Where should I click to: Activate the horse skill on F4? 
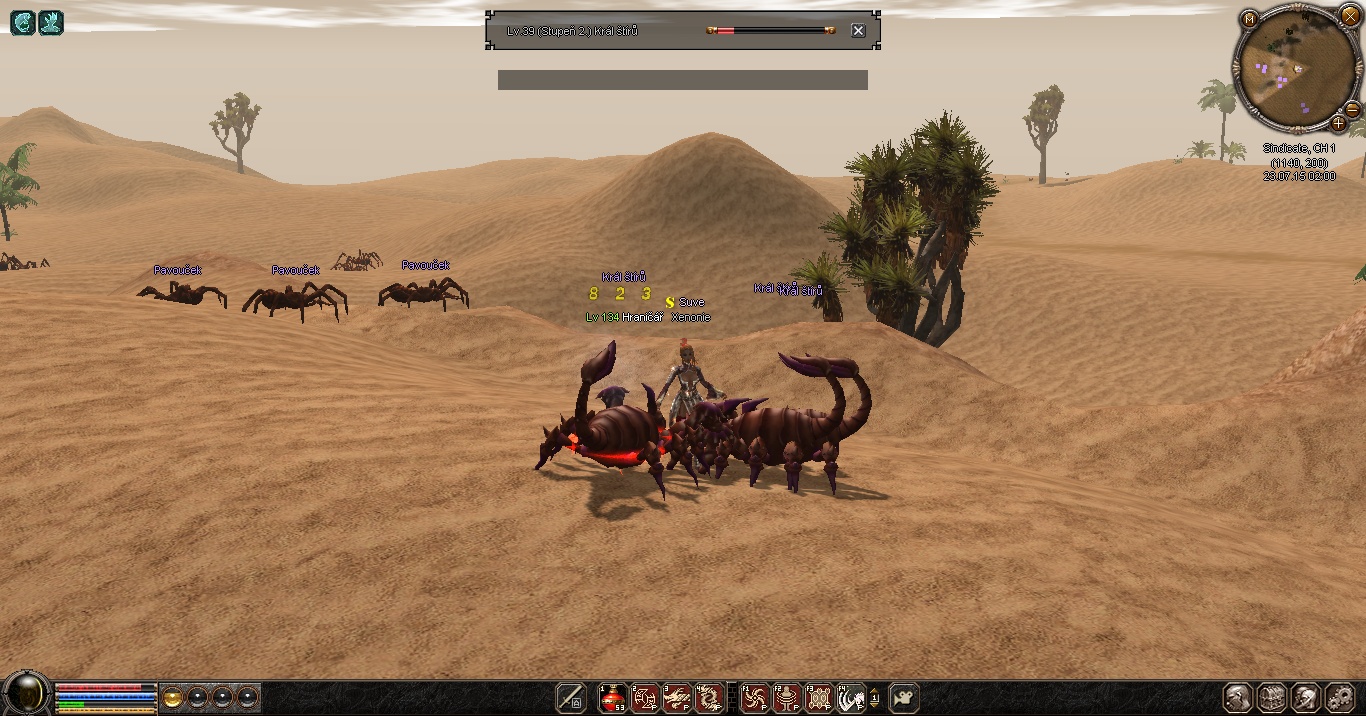851,697
